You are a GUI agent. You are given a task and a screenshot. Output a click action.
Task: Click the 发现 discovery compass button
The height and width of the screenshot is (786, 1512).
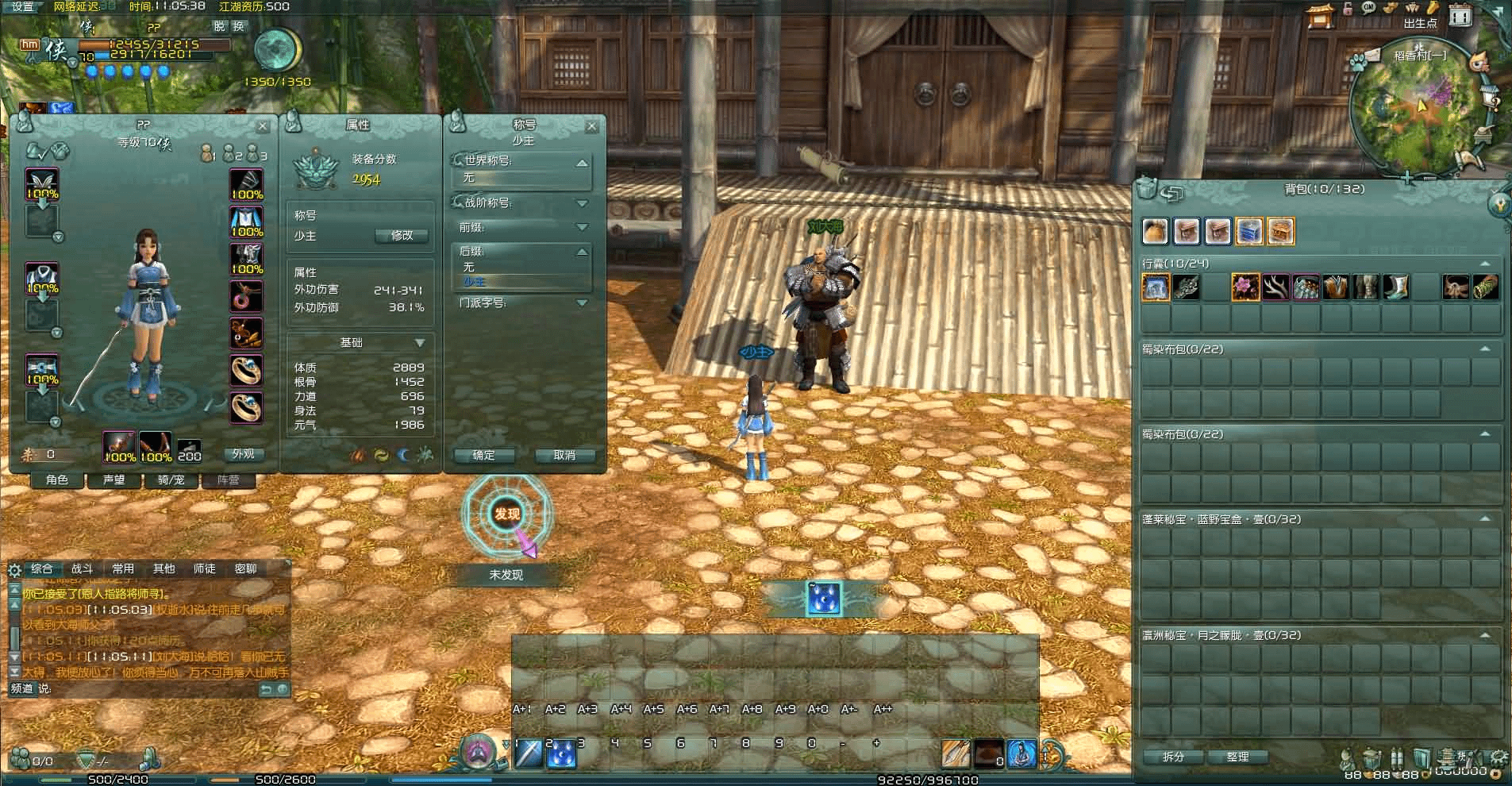coord(506,514)
